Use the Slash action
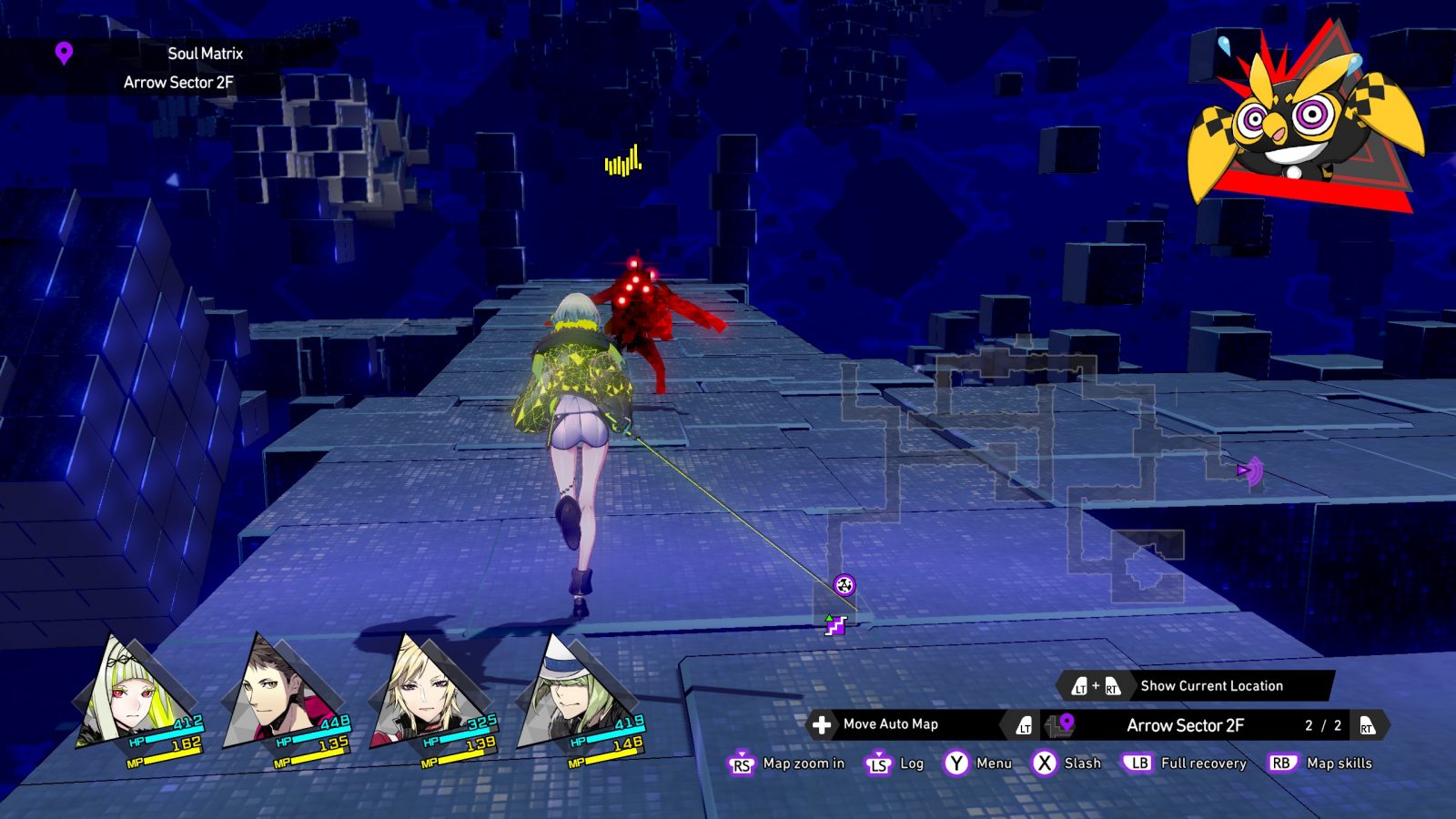 (x=1082, y=763)
